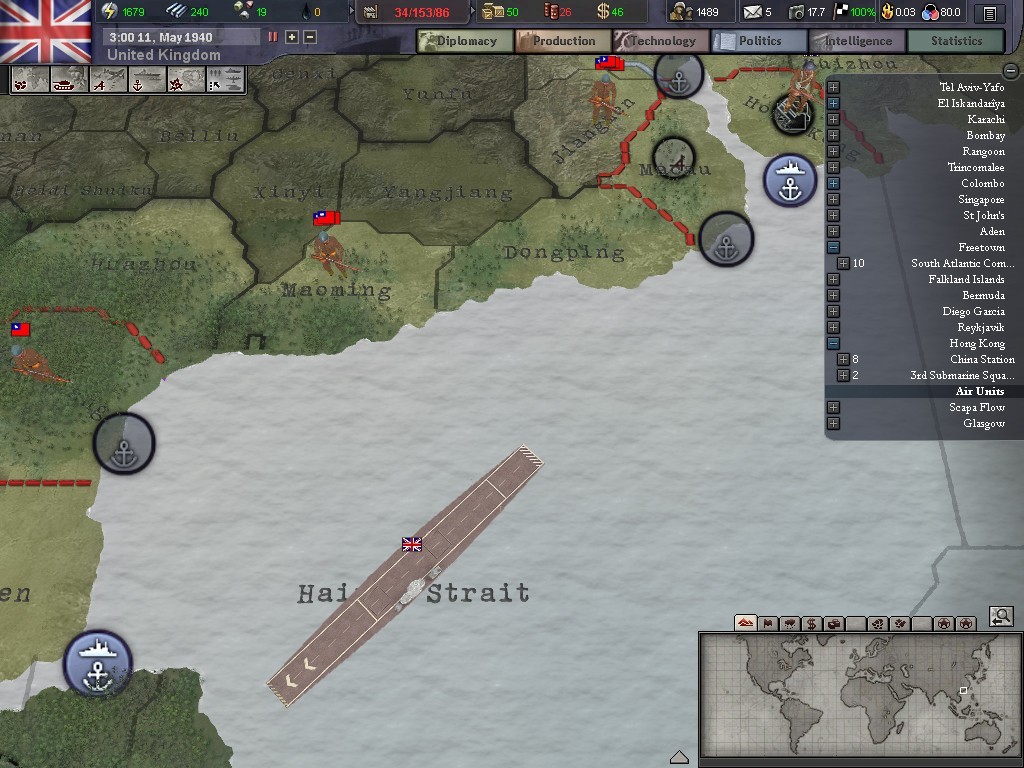Show the Intelligence screen
Screen dimensions: 1024x768
pyautogui.click(x=857, y=41)
